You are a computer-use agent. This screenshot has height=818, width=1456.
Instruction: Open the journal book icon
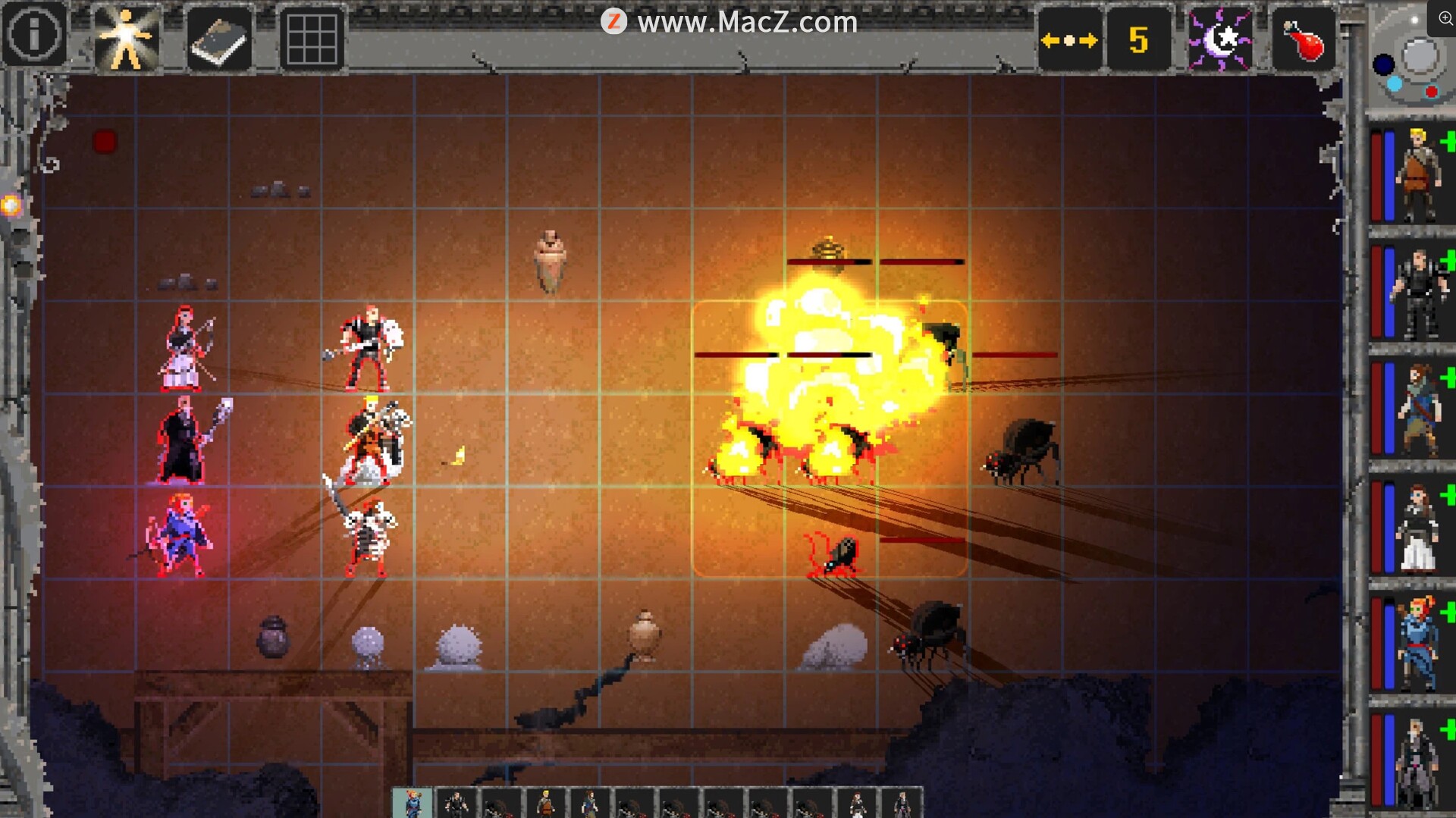click(219, 39)
